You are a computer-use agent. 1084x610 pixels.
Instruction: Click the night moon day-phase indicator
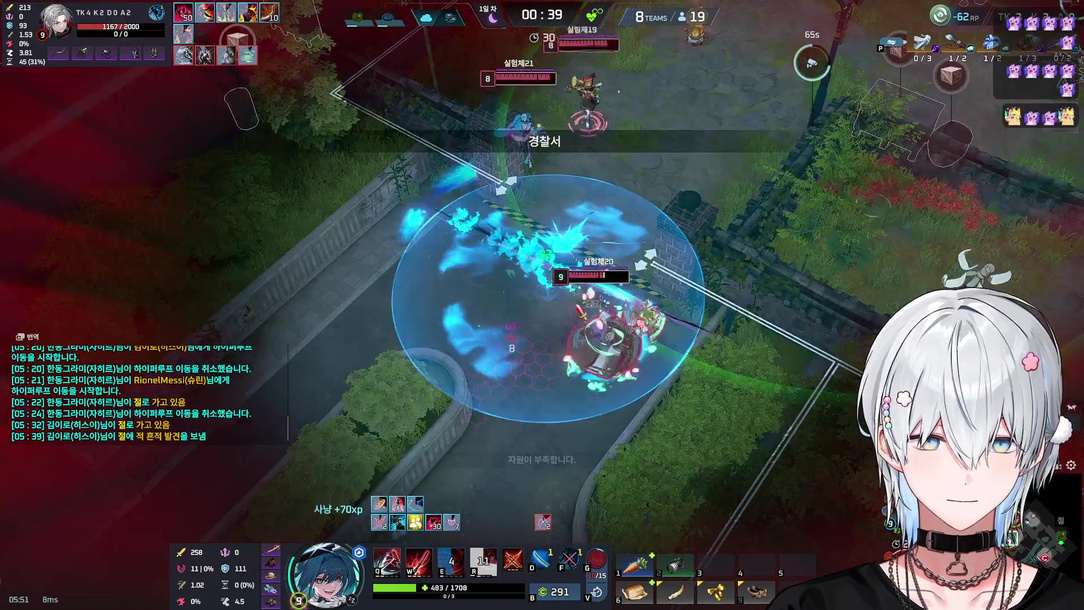[492, 18]
